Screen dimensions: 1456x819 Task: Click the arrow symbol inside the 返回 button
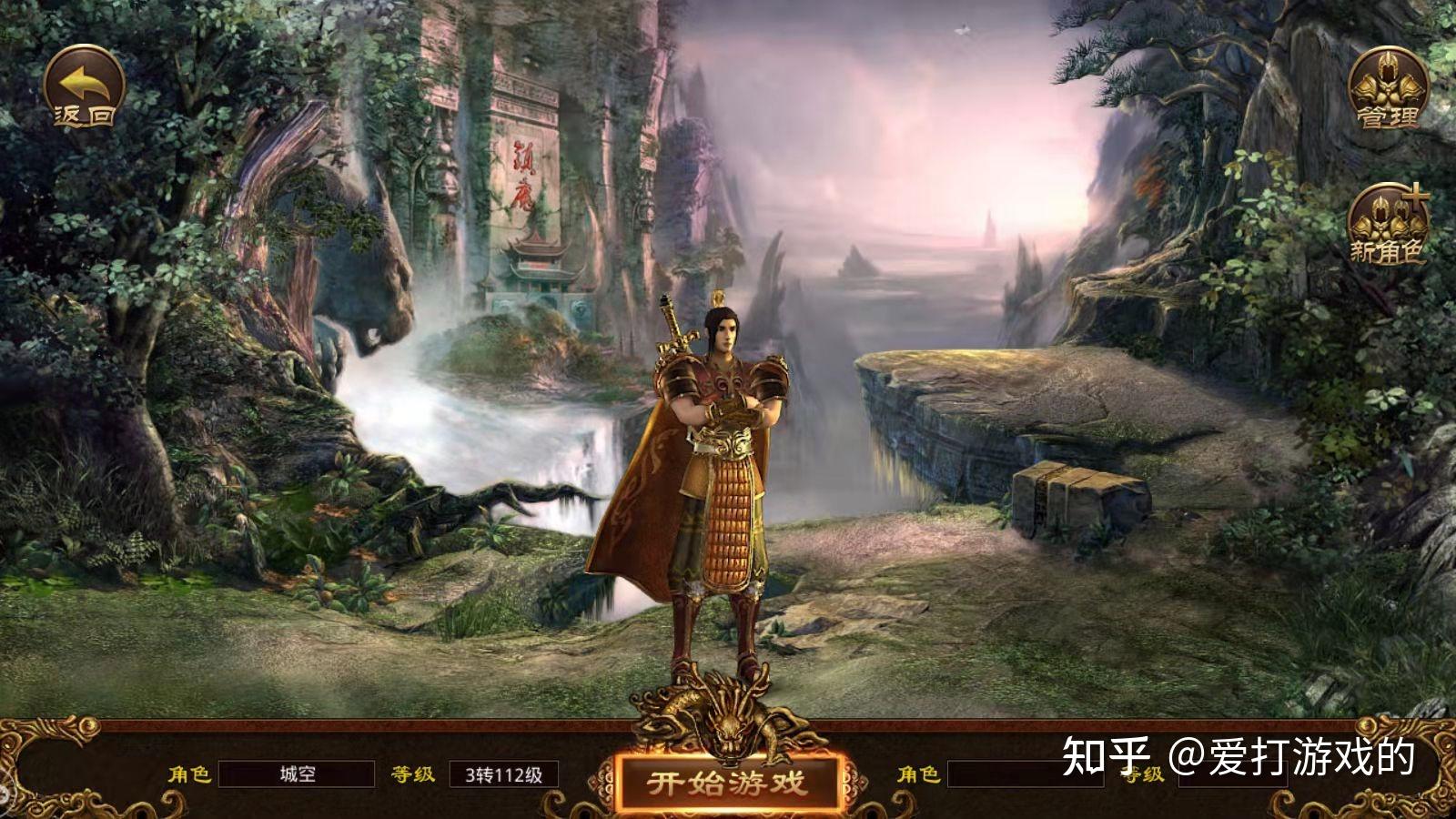tap(82, 82)
